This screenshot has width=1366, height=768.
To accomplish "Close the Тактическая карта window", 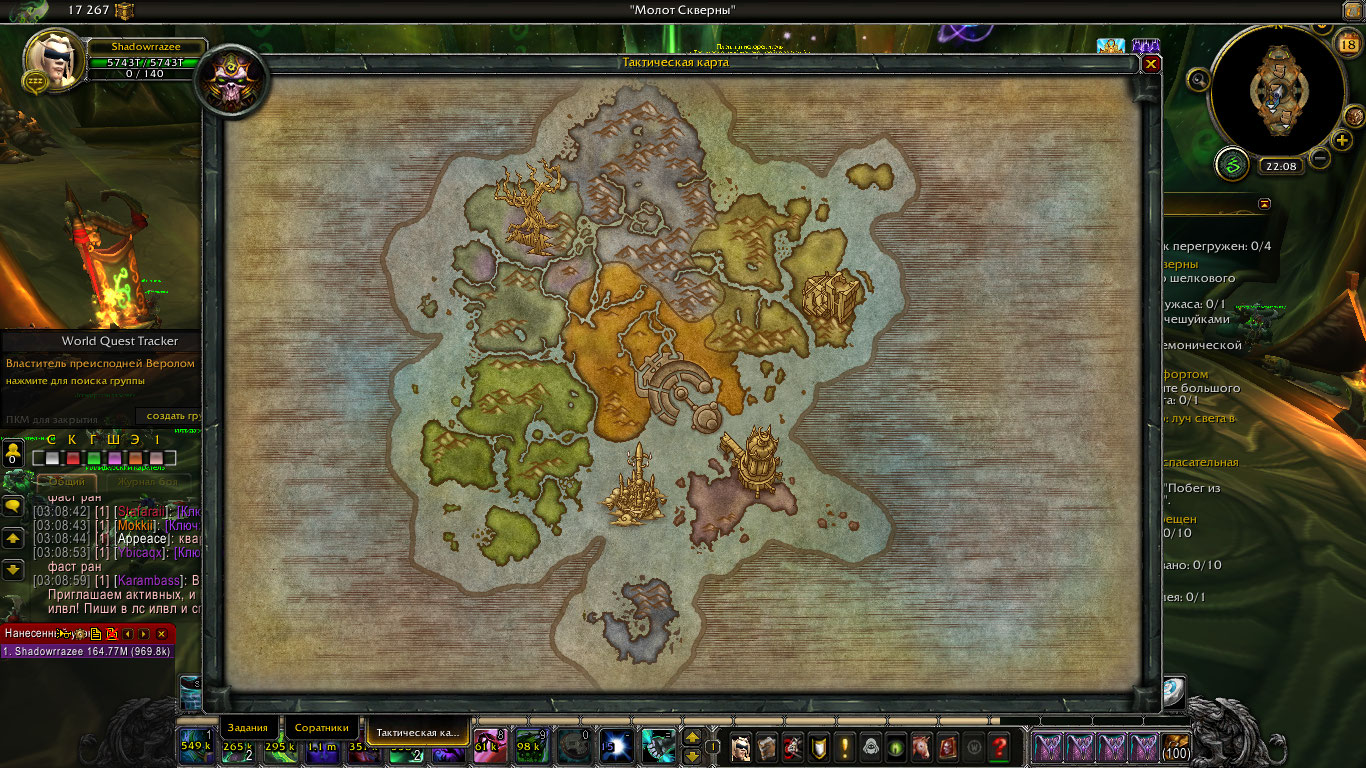I will tap(1151, 63).
